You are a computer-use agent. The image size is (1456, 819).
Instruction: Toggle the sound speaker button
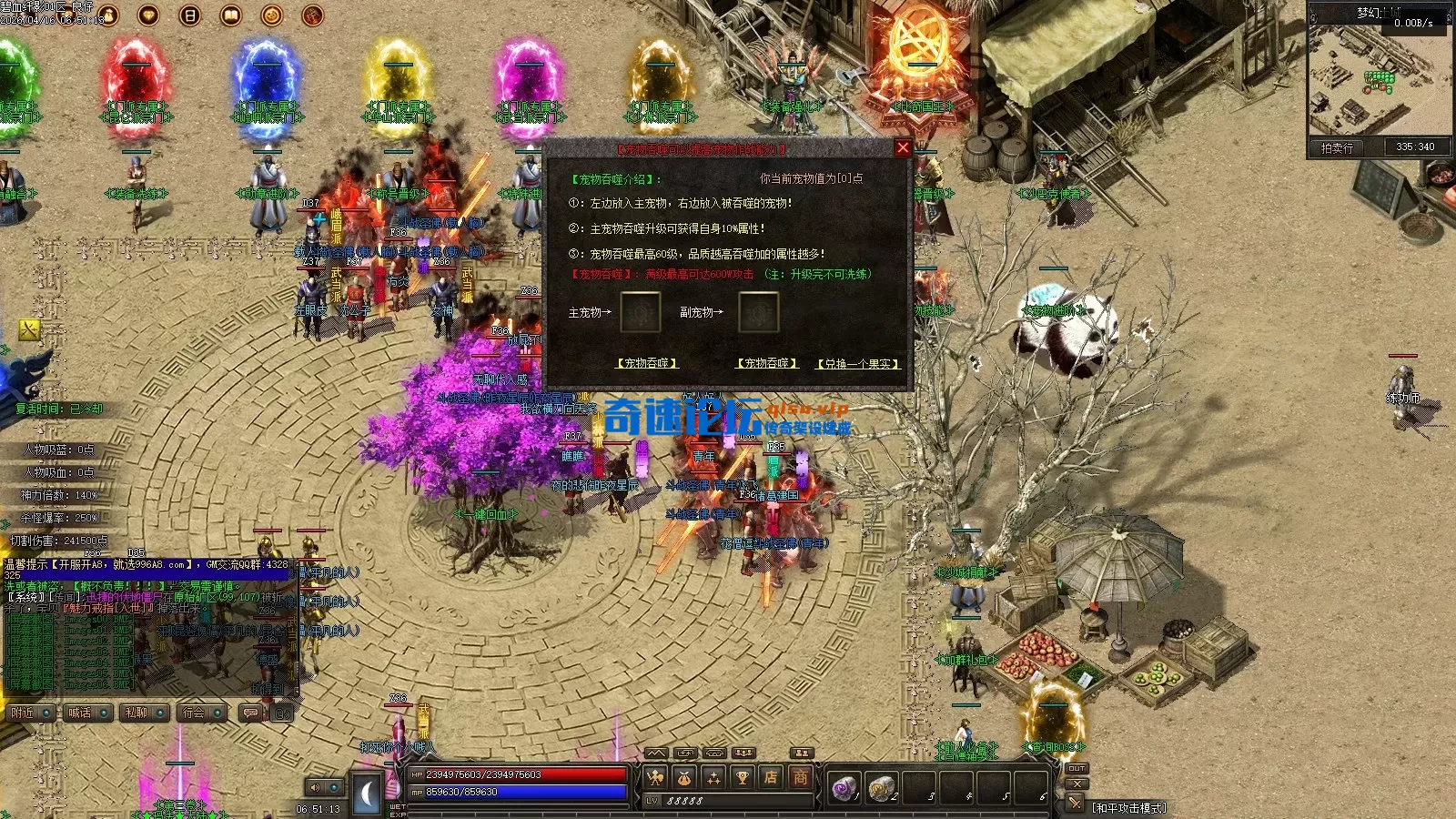coord(315,787)
